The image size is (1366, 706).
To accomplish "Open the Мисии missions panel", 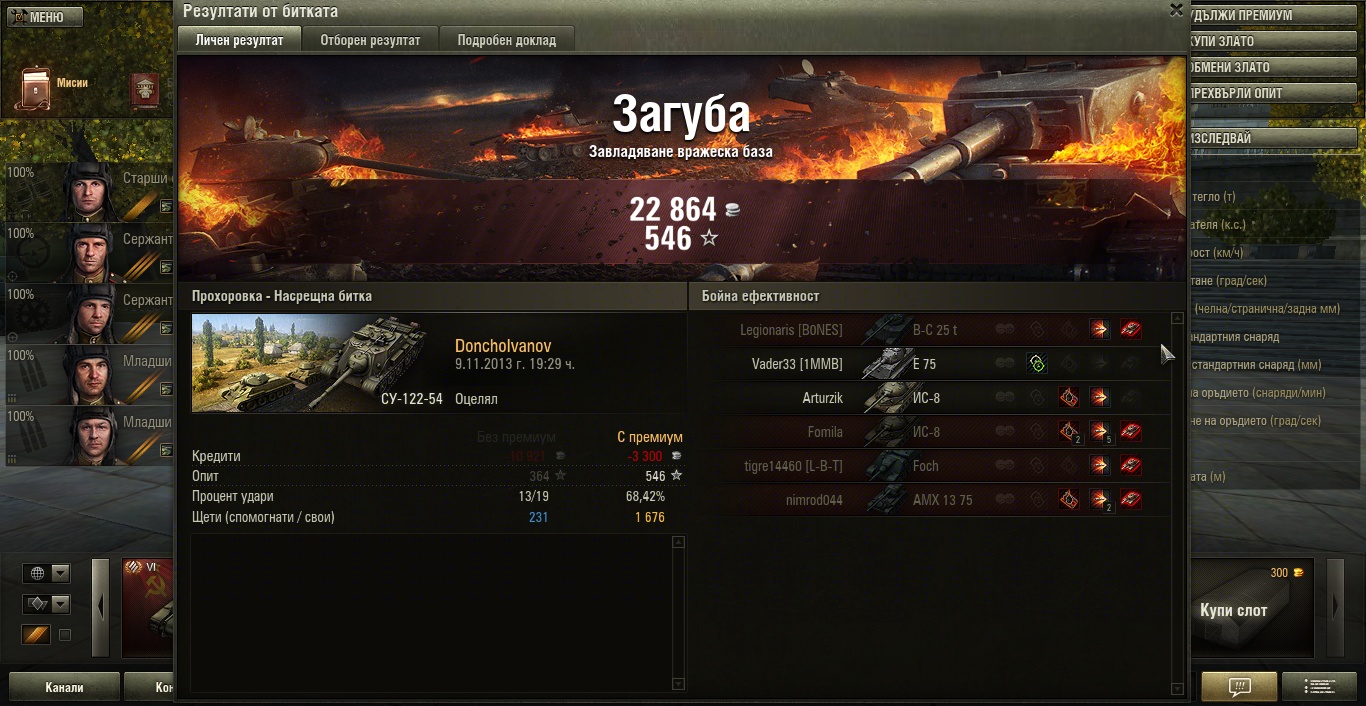I will click(x=53, y=88).
